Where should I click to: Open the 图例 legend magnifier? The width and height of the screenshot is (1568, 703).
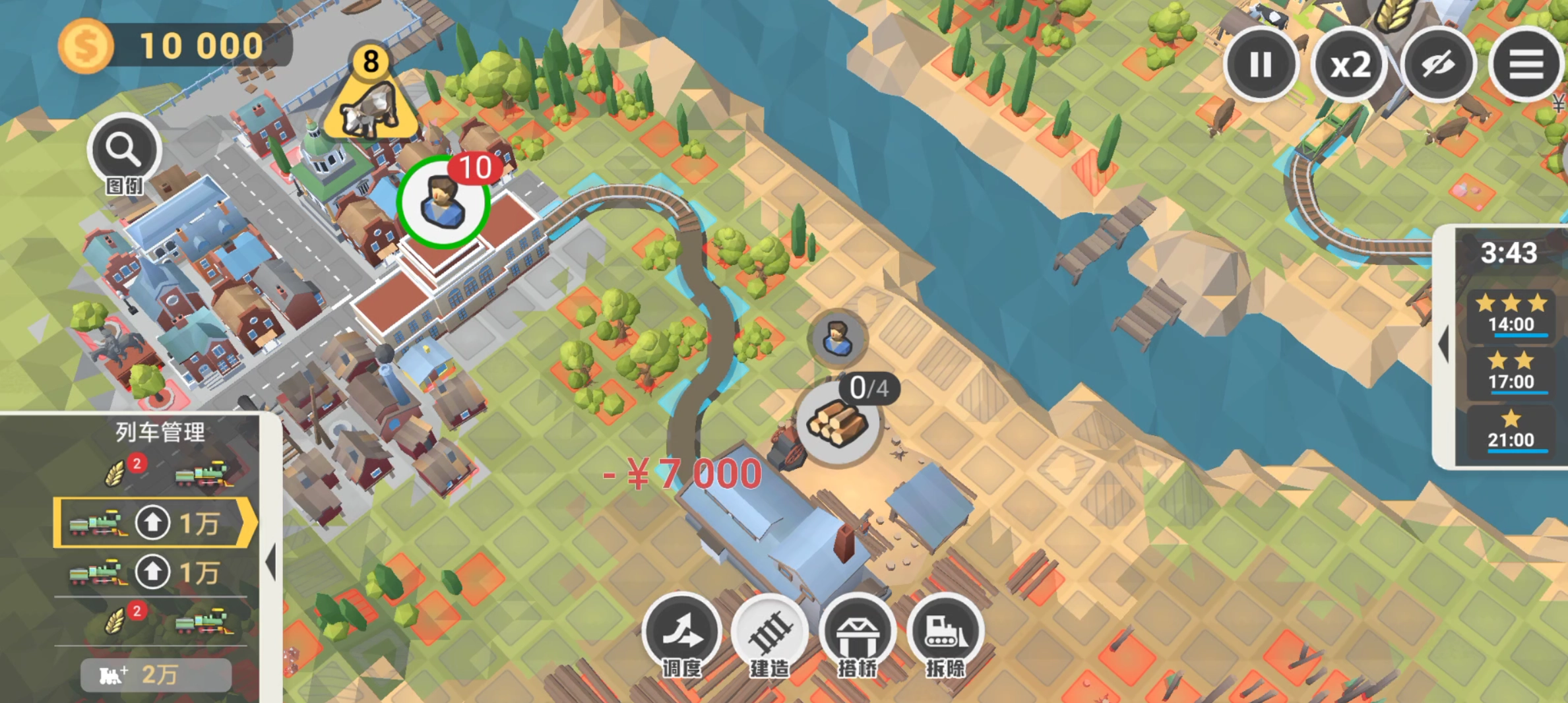click(x=123, y=152)
